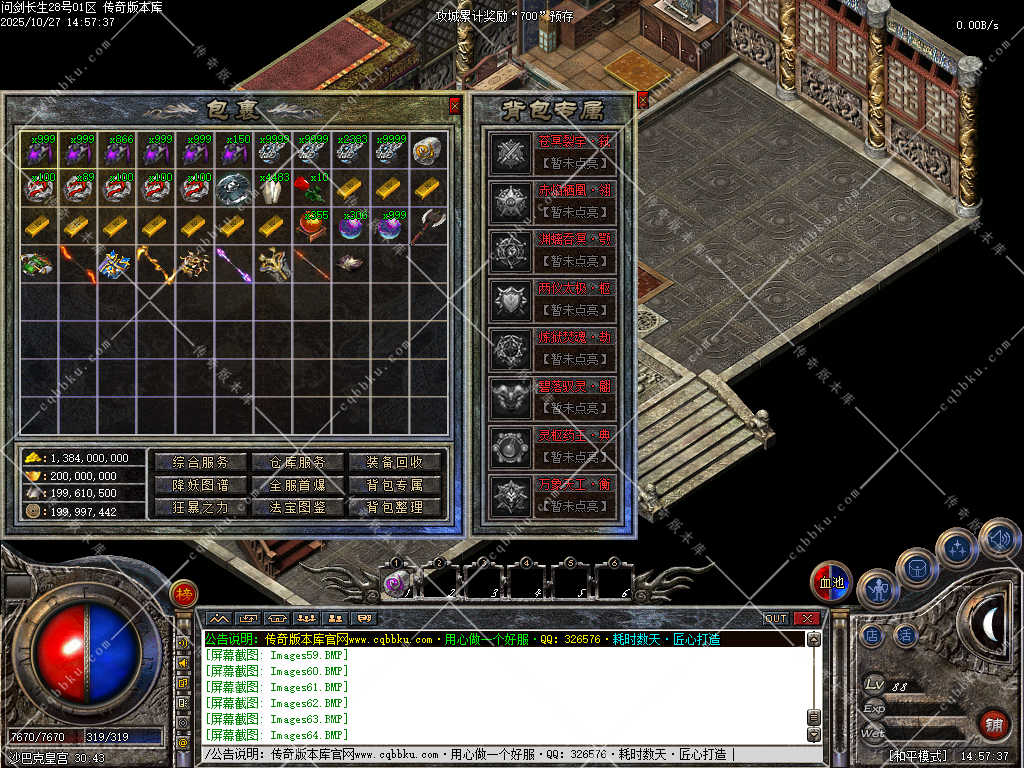
Task: Close the chat window with its red X
Action: [x=807, y=619]
